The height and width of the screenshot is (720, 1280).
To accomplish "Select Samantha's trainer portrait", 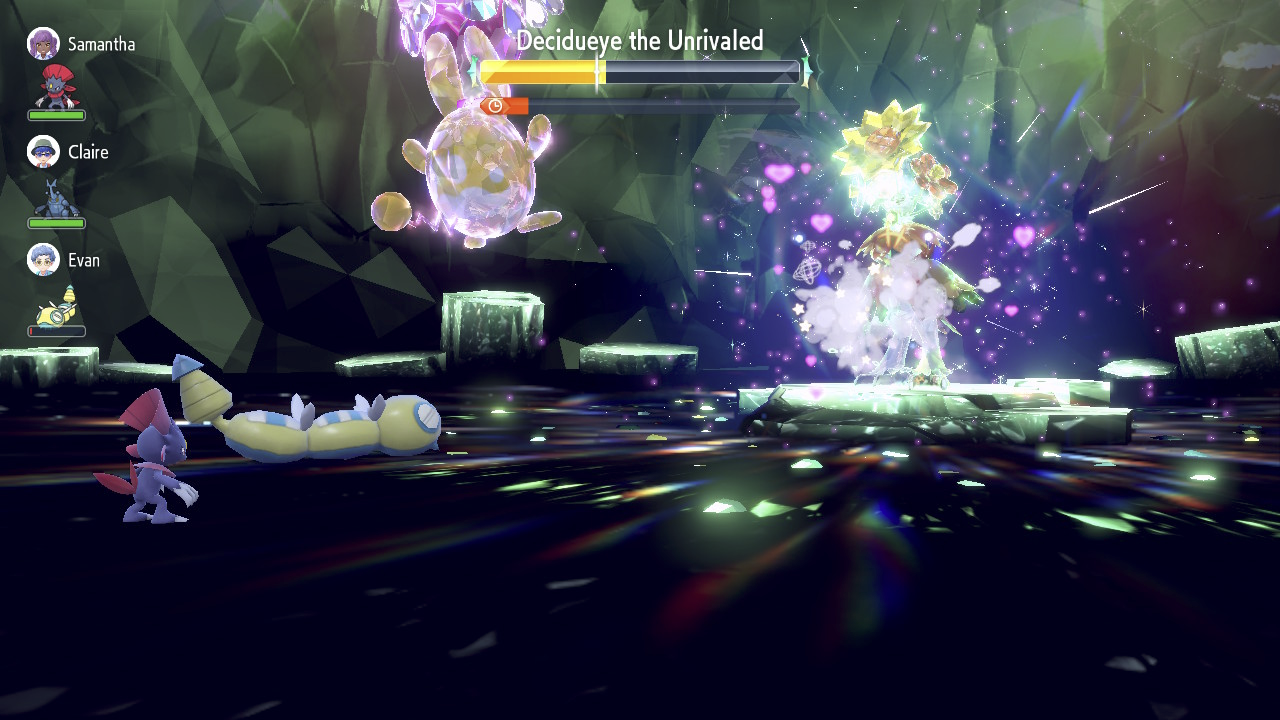I will pos(43,44).
